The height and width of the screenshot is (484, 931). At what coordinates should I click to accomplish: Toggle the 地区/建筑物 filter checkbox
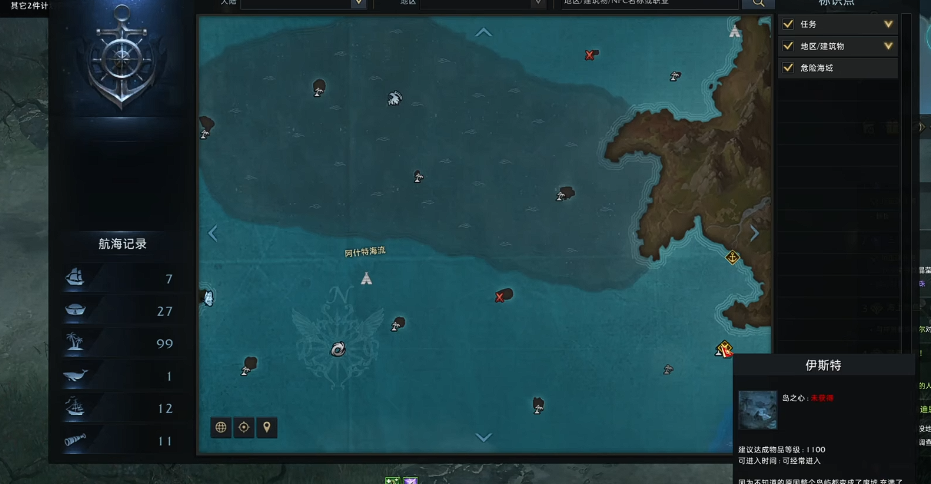tap(789, 46)
